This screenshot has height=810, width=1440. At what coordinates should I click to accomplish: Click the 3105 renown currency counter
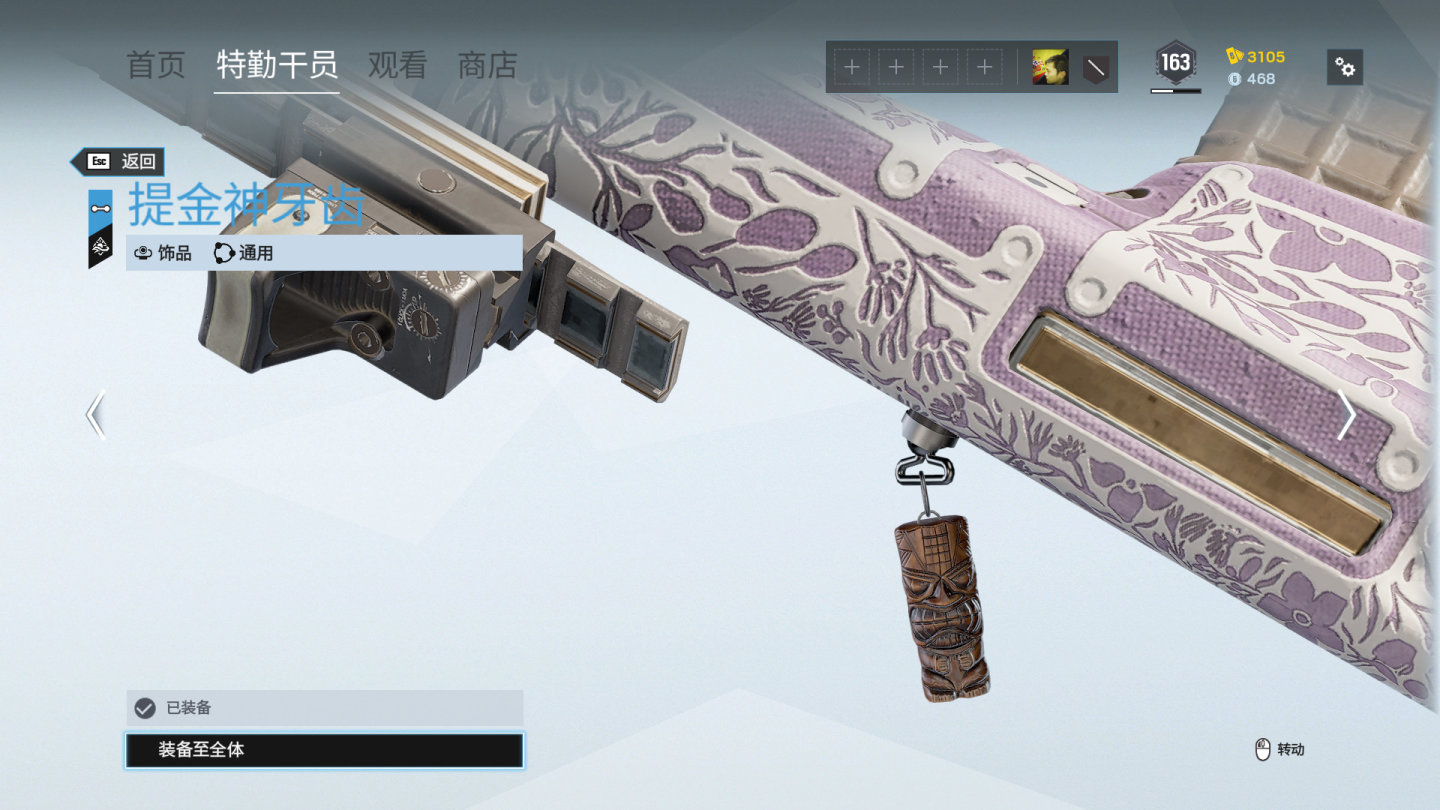(1258, 57)
